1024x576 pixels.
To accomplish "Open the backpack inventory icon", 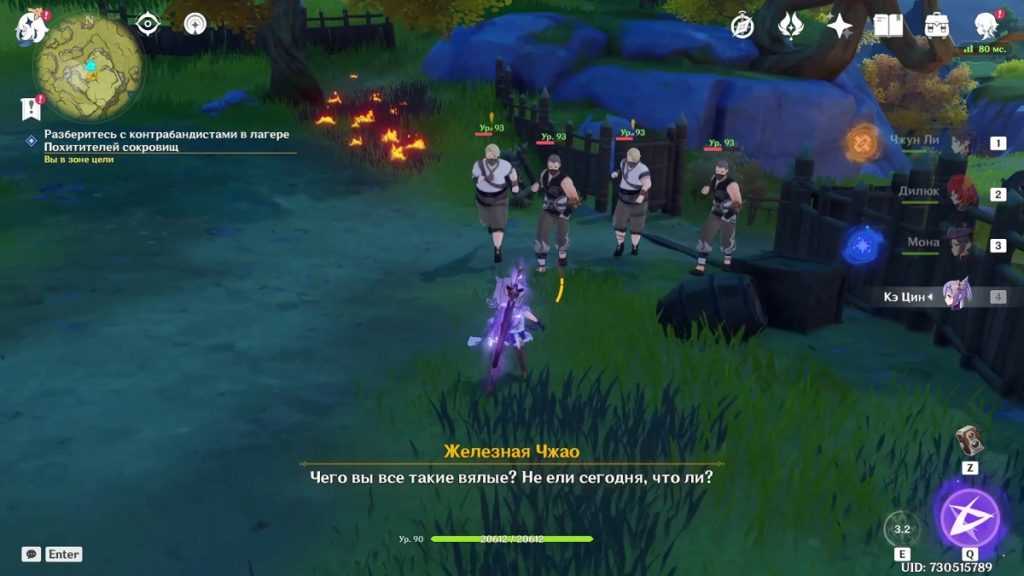I will [937, 26].
